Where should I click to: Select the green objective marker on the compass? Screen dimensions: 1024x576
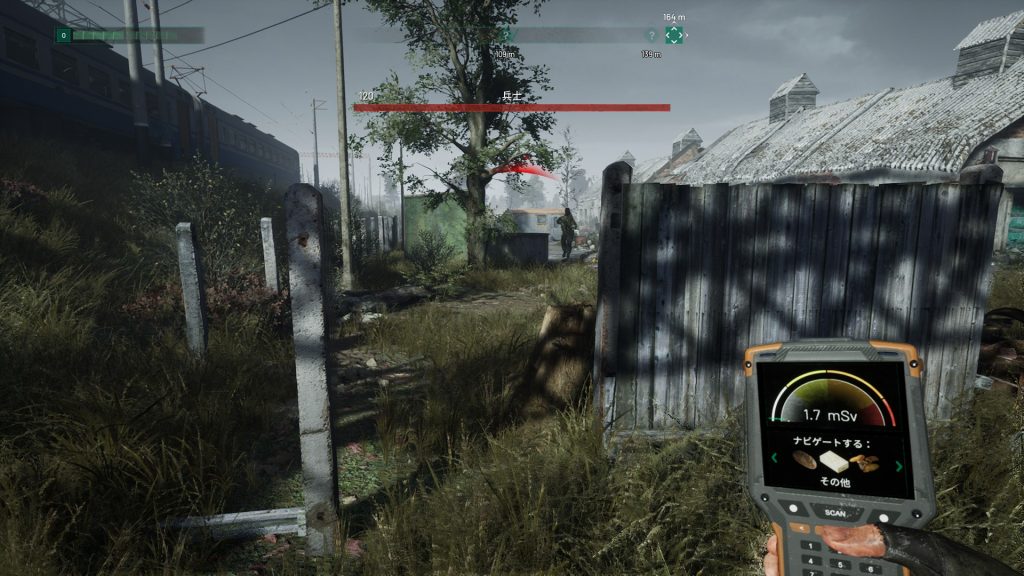pyautogui.click(x=674, y=35)
